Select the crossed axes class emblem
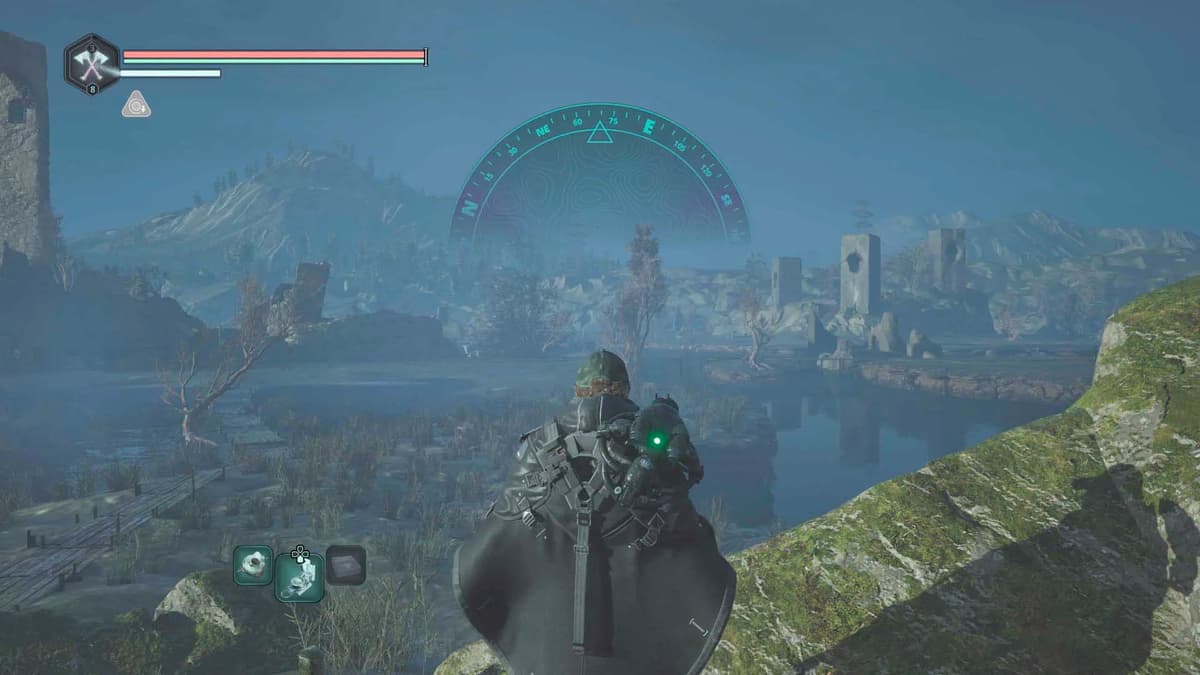Viewport: 1200px width, 675px height. tap(92, 64)
